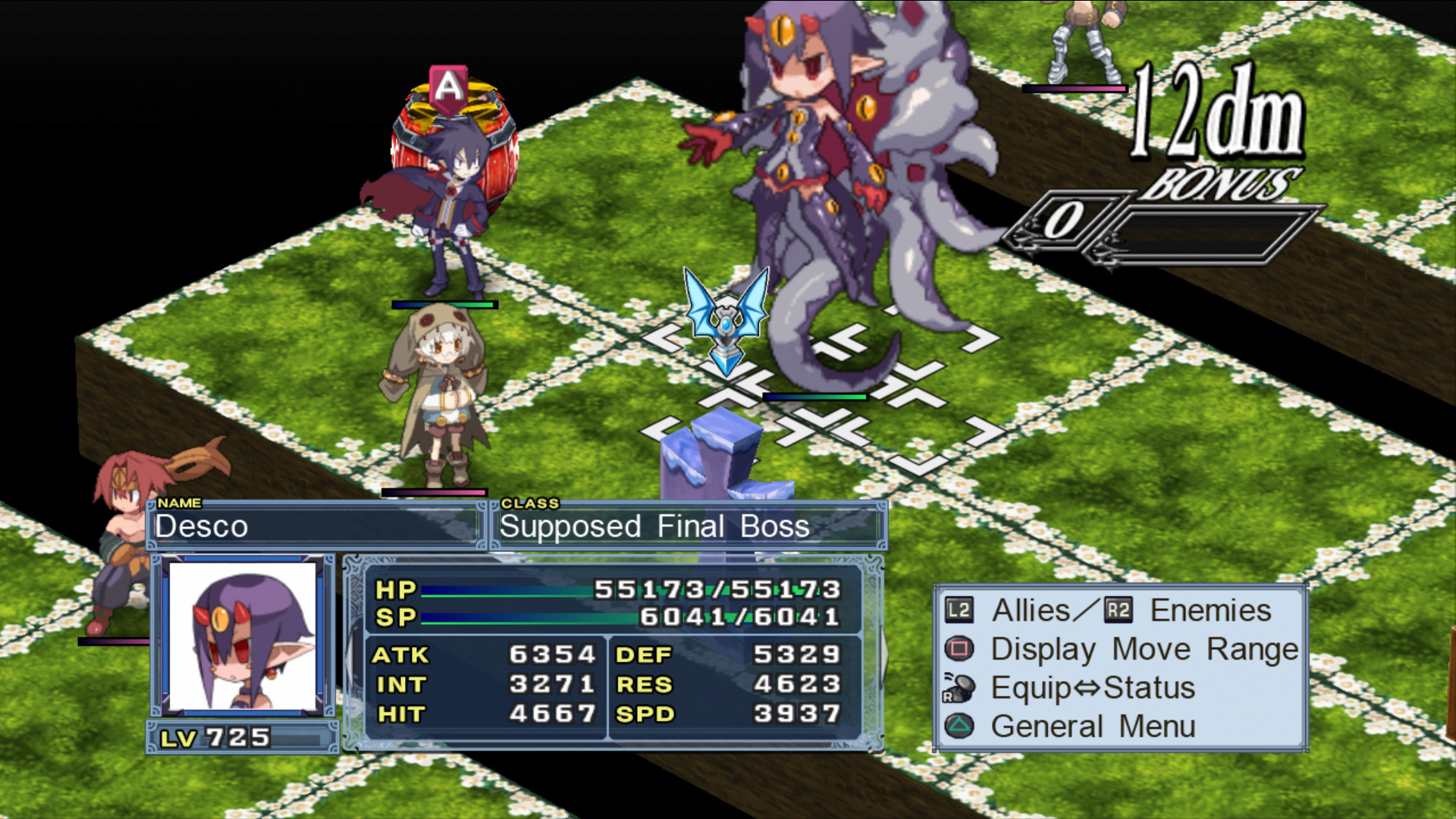Click the microphone Equip⇔Status icon
Image resolution: width=1456 pixels, height=819 pixels.
pyautogui.click(x=959, y=687)
